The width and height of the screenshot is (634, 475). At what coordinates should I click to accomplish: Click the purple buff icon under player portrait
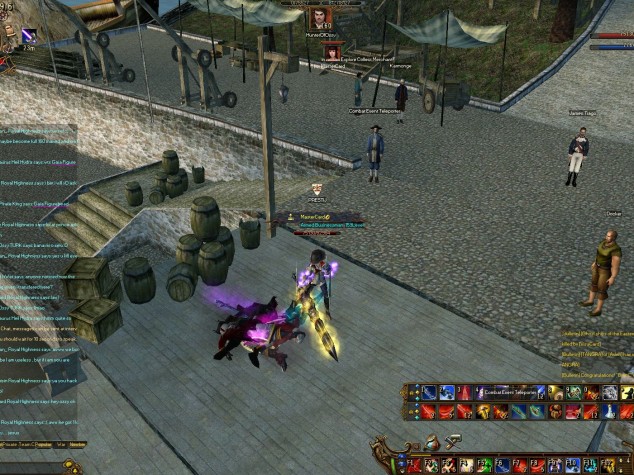(28, 35)
